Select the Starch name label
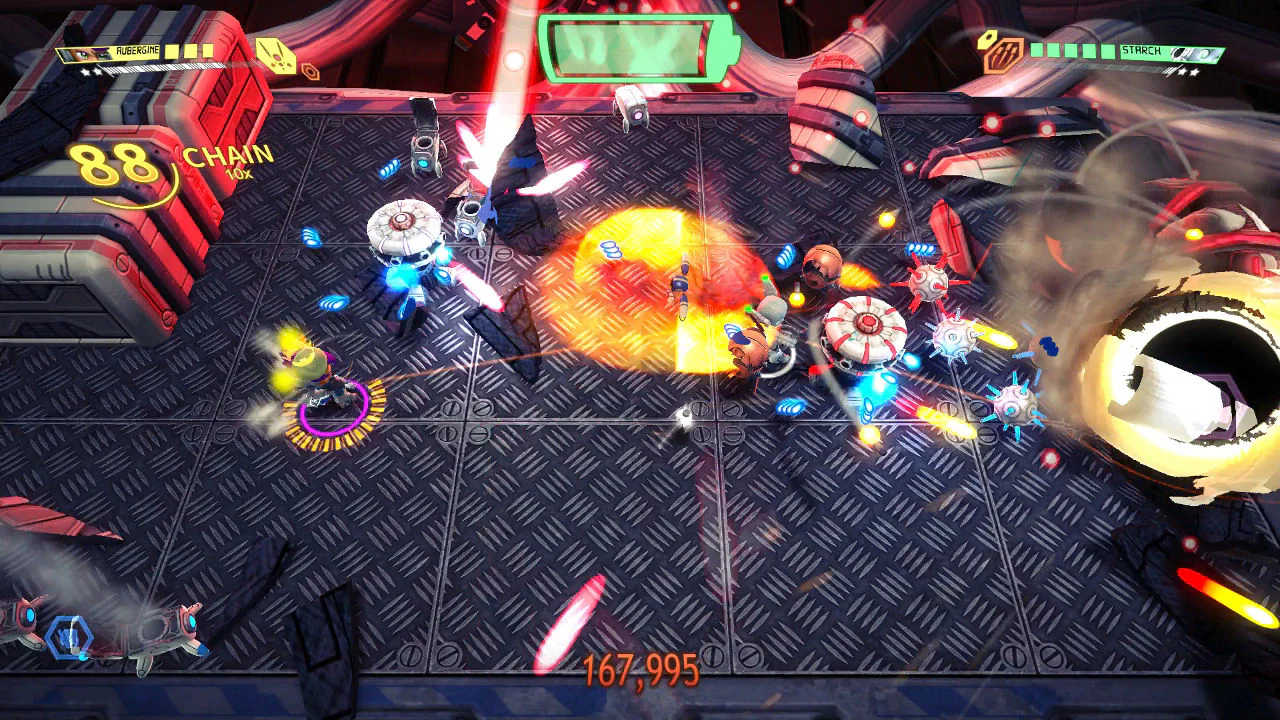Screen dimensions: 1280x720 (1140, 50)
